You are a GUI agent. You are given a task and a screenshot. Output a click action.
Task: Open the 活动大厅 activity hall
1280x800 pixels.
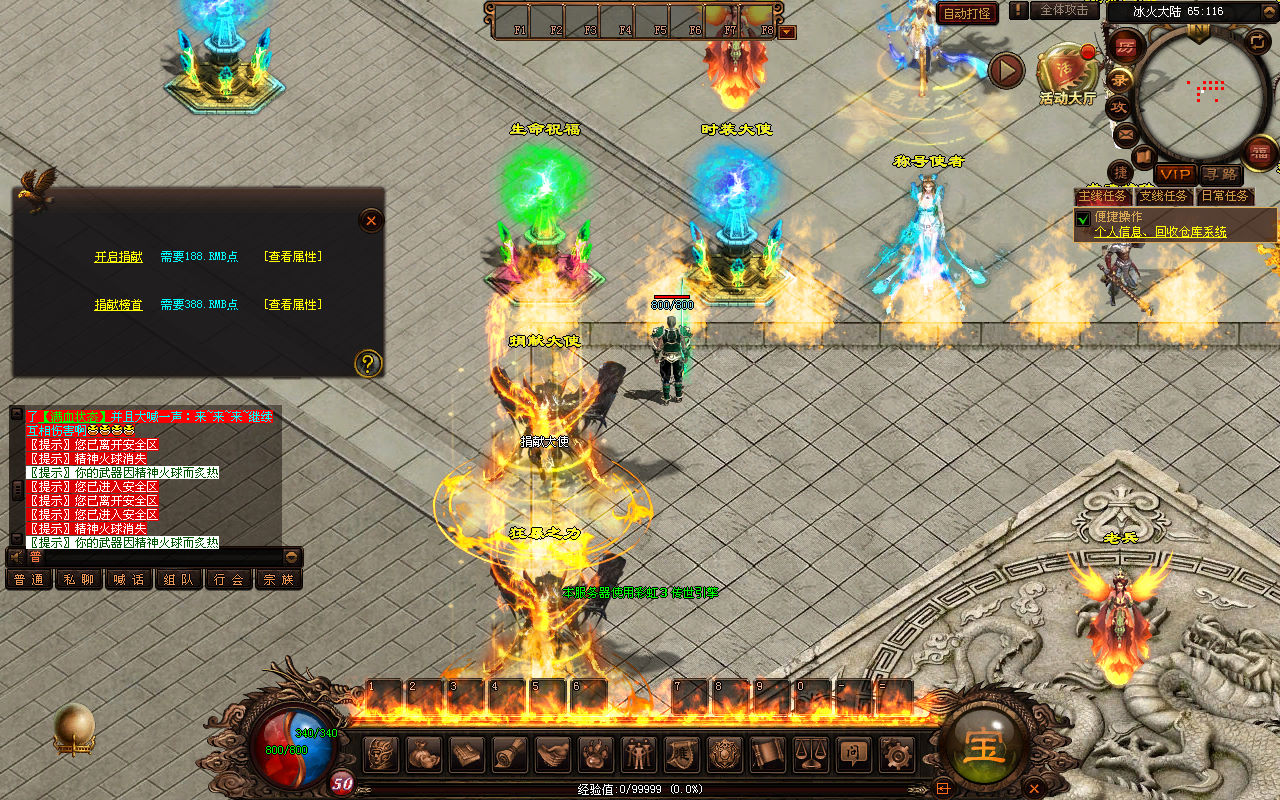click(x=1066, y=75)
